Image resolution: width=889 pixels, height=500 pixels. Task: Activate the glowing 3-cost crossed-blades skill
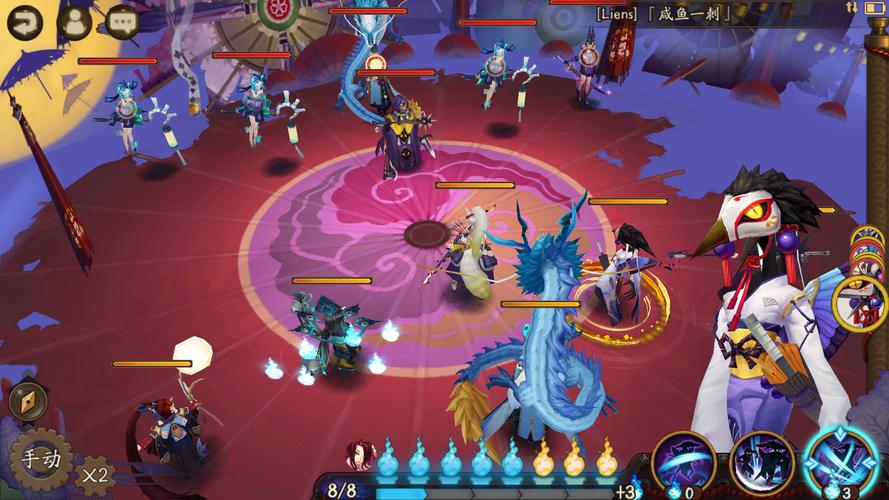pyautogui.click(x=840, y=462)
